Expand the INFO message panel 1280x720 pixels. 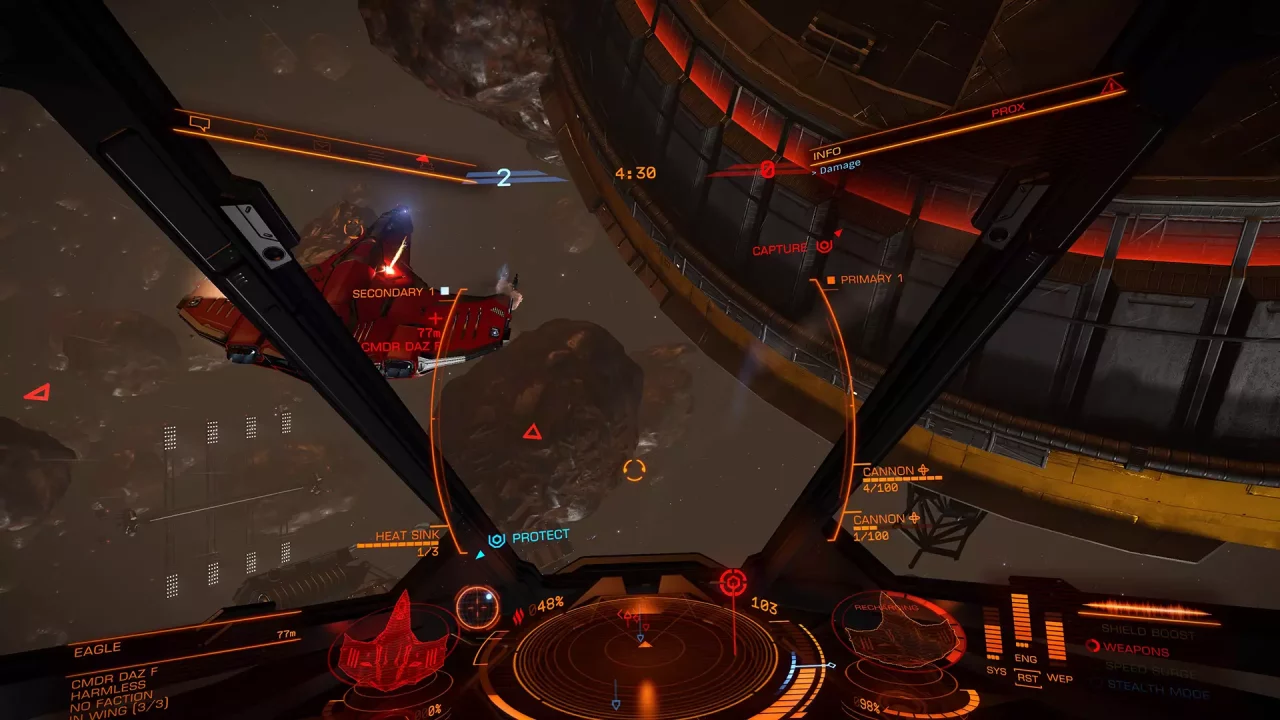pos(829,152)
